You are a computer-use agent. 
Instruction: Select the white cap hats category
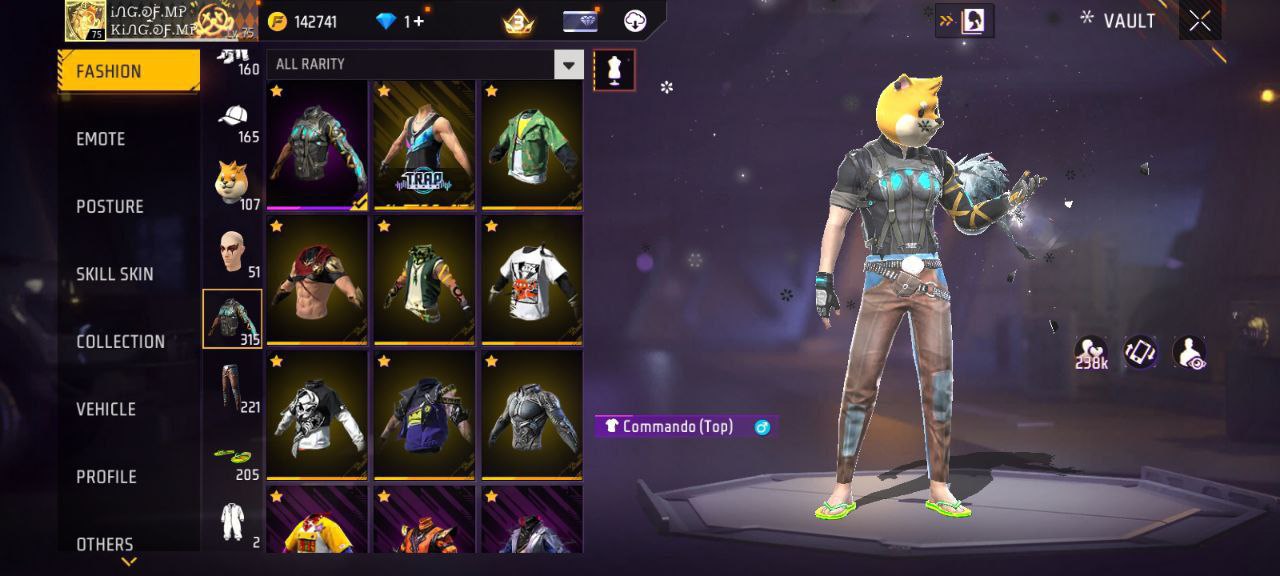click(x=233, y=119)
